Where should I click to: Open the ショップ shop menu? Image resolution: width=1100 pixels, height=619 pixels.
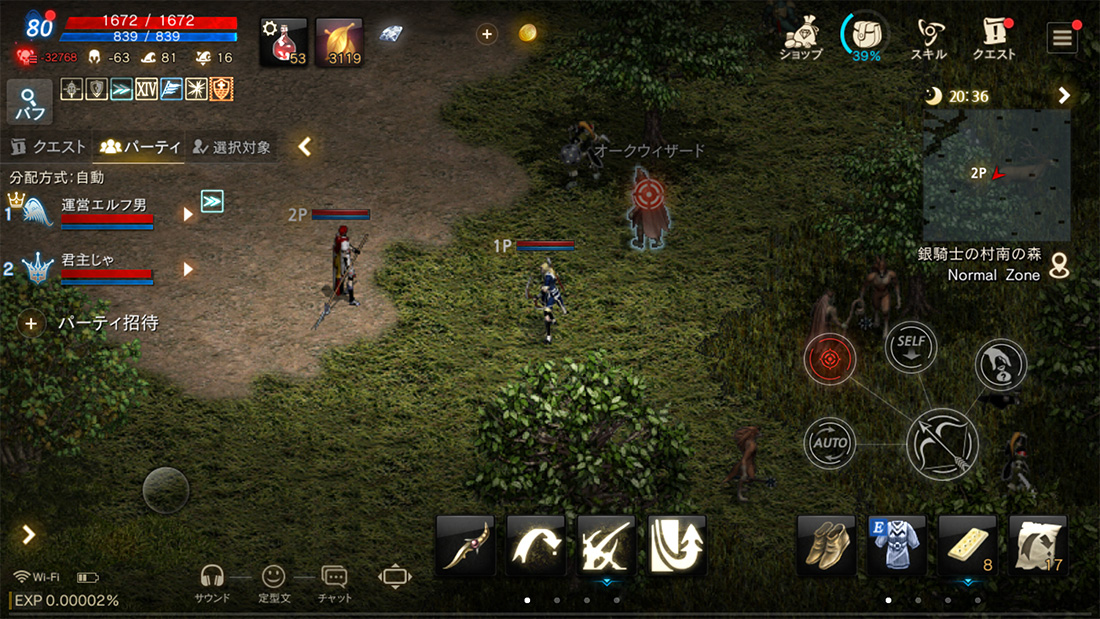tap(800, 38)
